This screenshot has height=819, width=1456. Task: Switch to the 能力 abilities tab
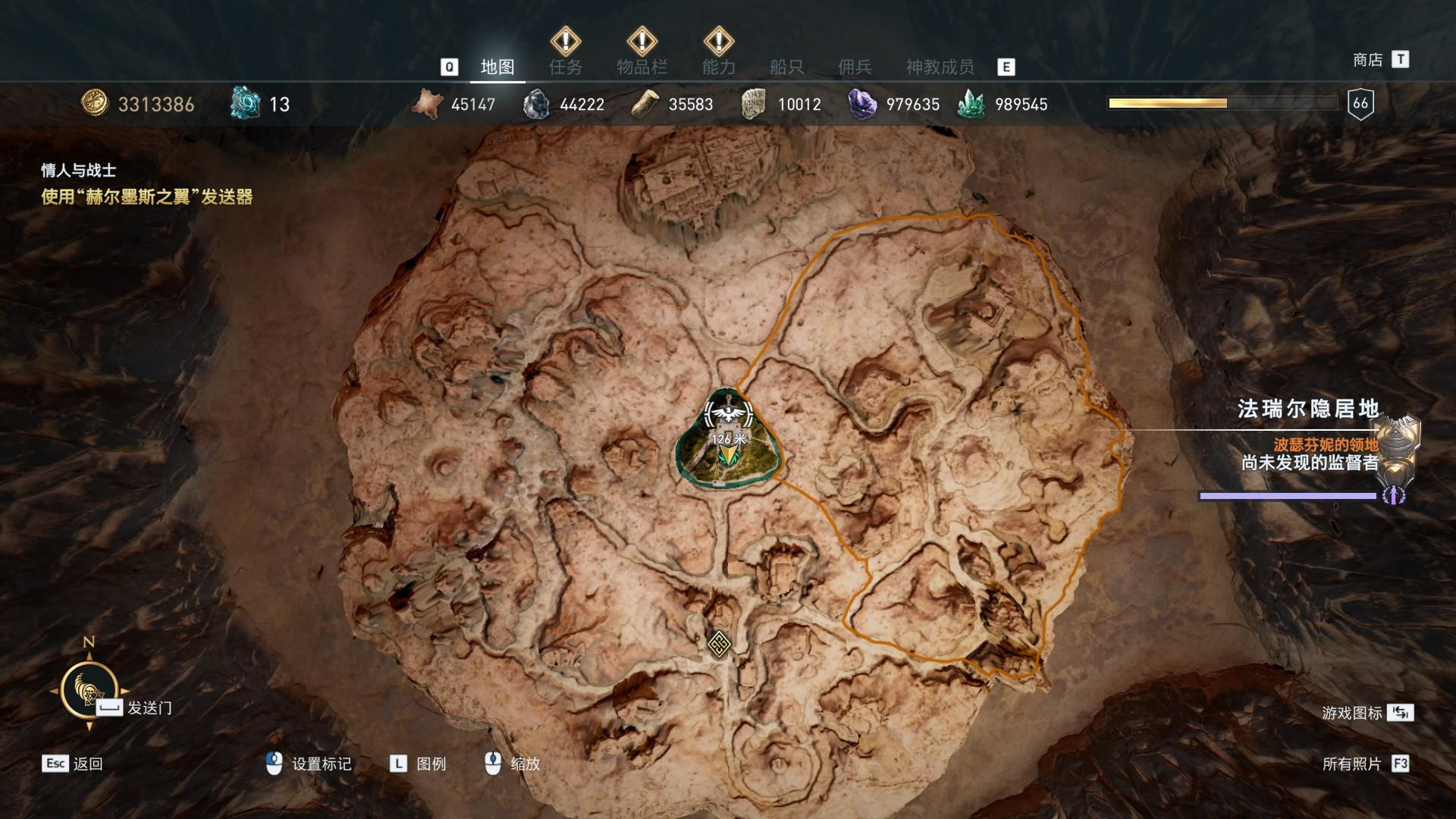click(718, 67)
